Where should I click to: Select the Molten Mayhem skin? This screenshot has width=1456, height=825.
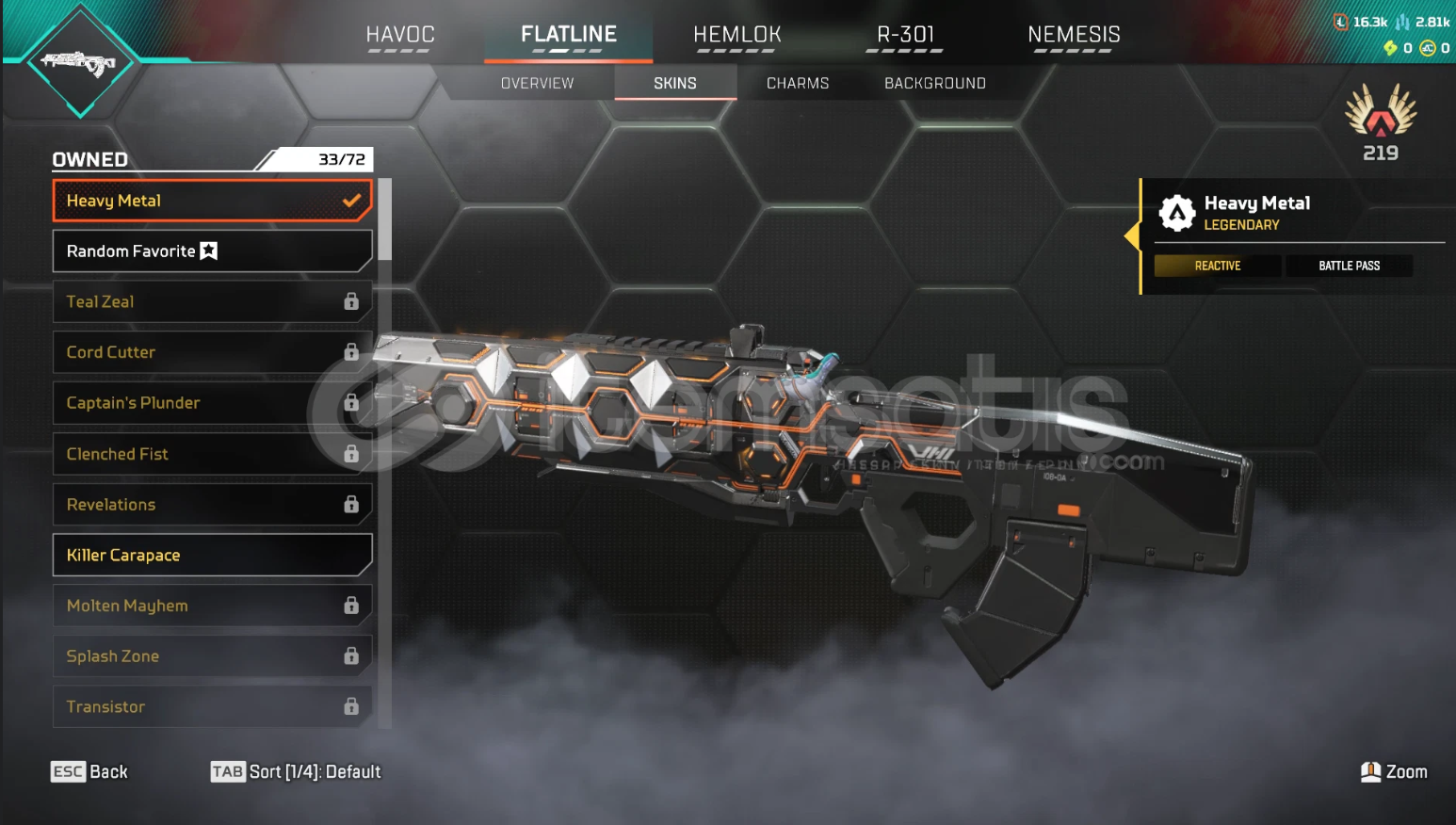212,606
